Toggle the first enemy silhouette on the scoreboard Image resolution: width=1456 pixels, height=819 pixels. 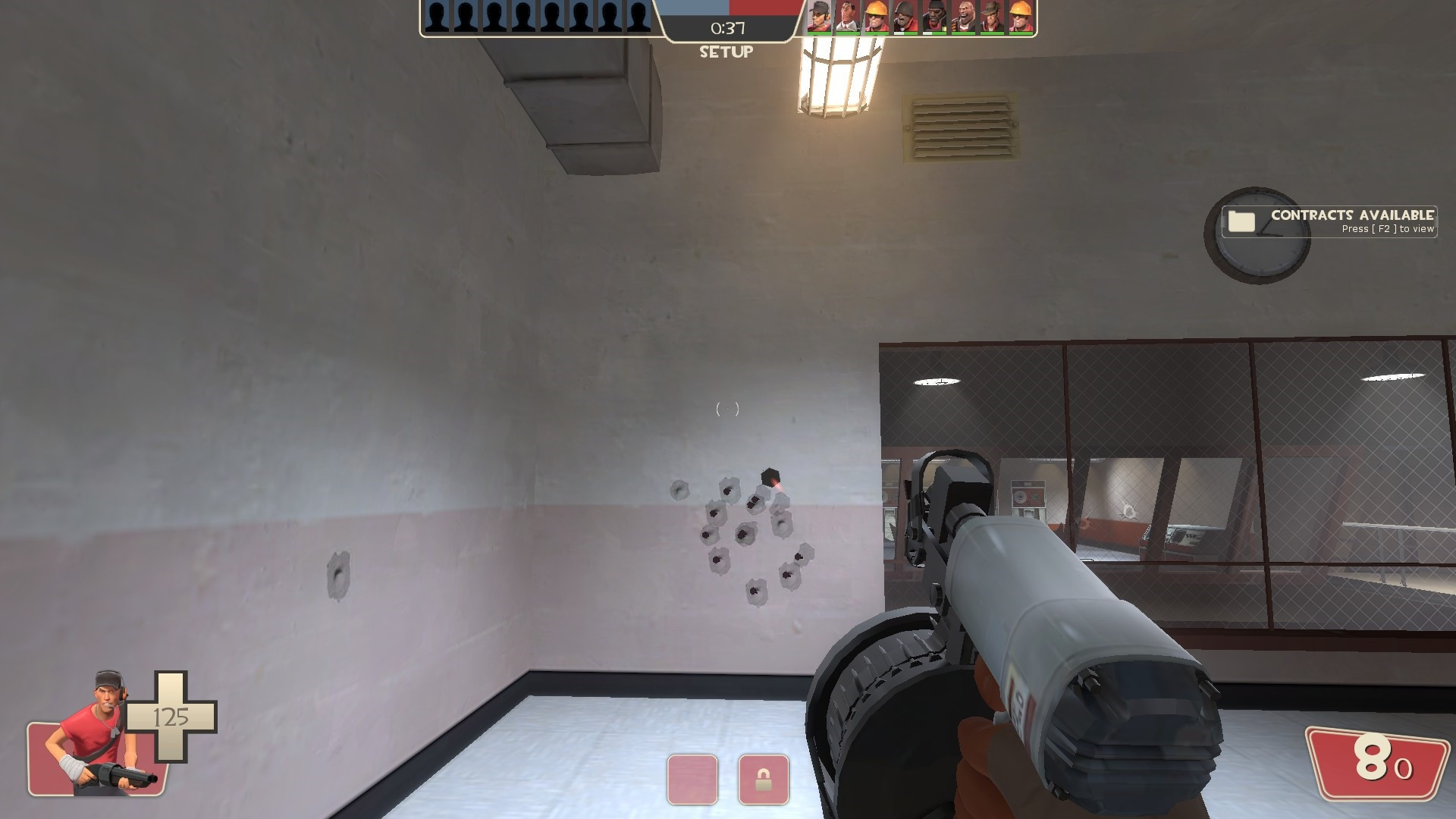pyautogui.click(x=436, y=17)
